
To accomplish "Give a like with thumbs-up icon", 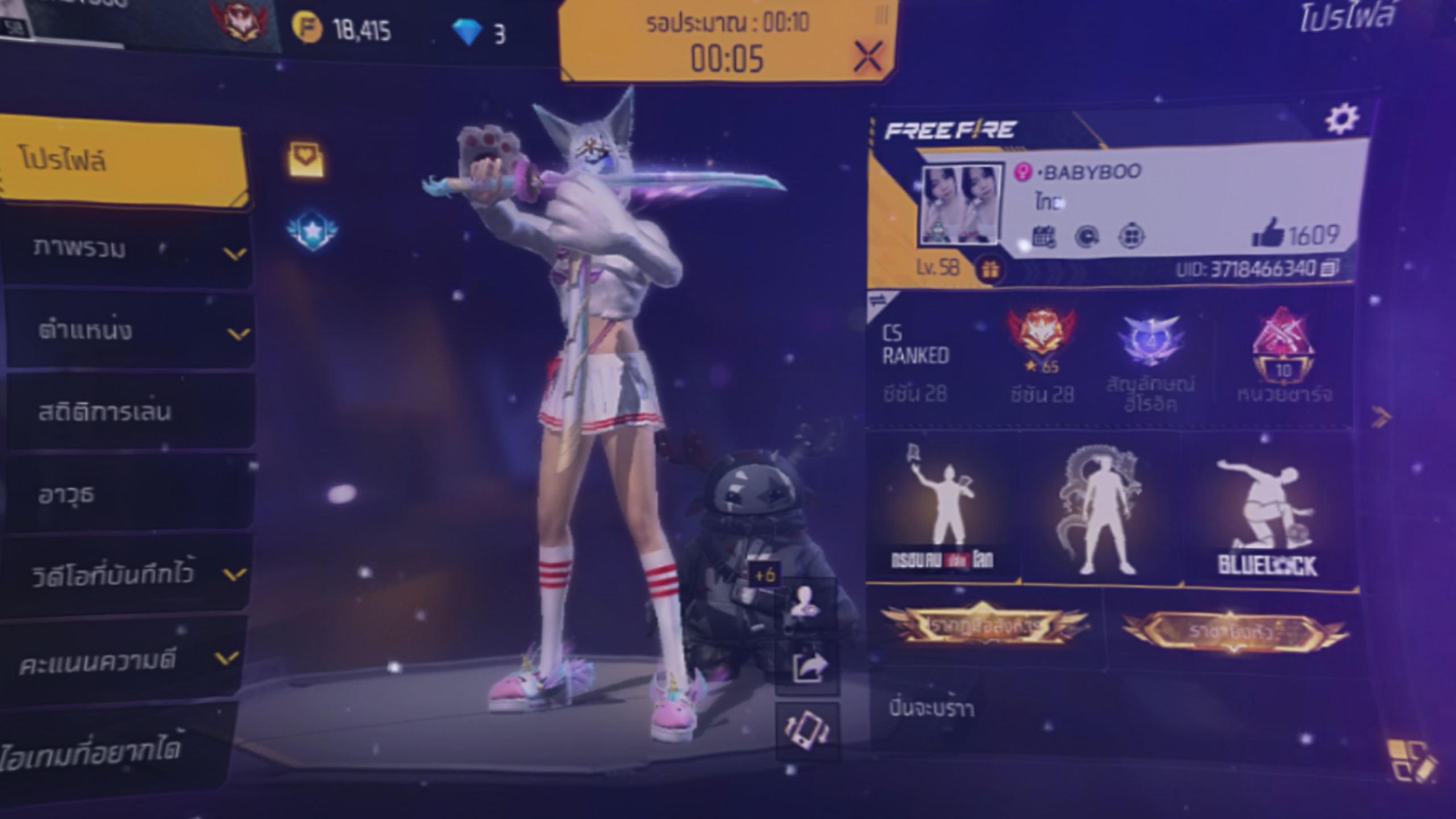I will click(x=1268, y=233).
